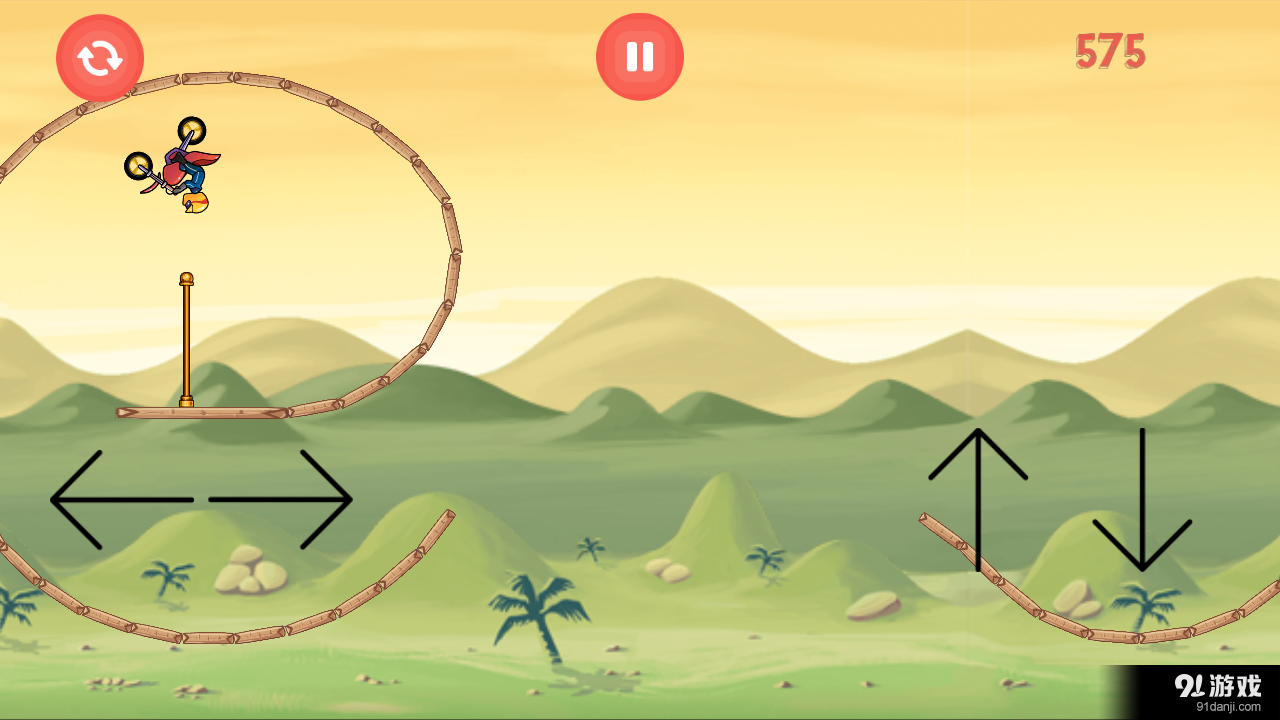This screenshot has width=1280, height=720.
Task: Click the golden flag pole topper
Action: coord(186,277)
